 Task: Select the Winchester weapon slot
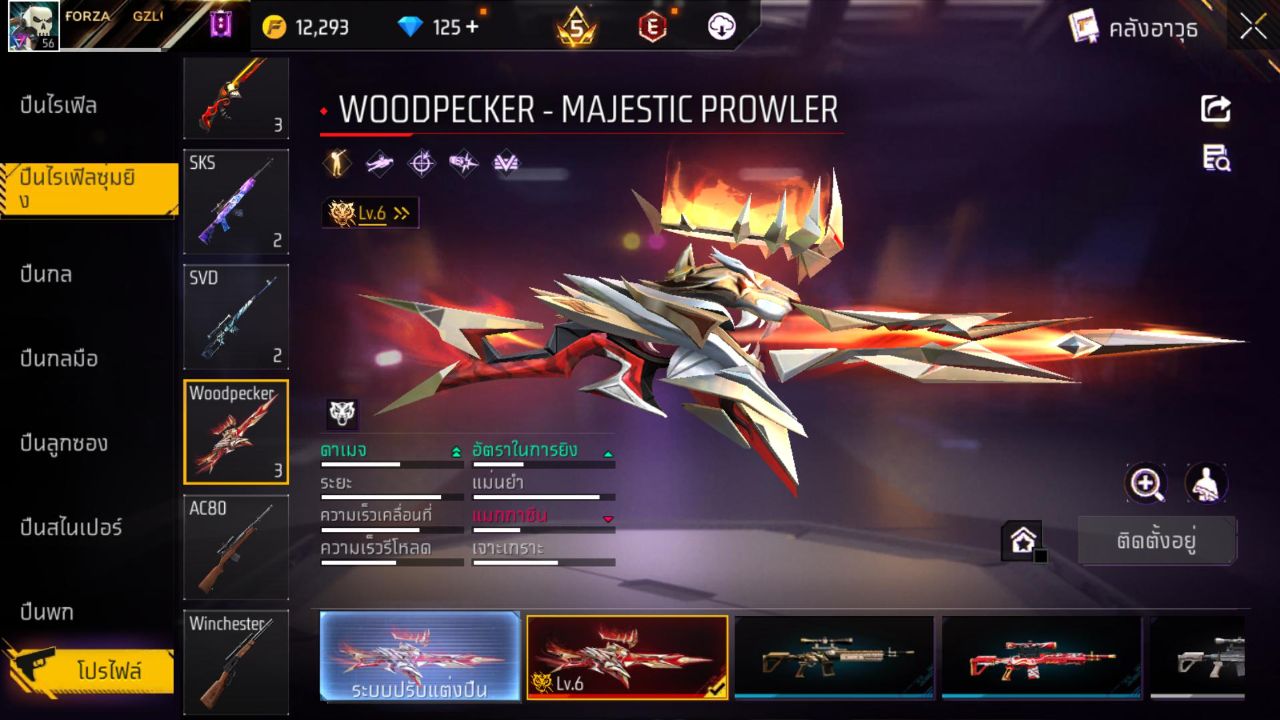(x=236, y=660)
